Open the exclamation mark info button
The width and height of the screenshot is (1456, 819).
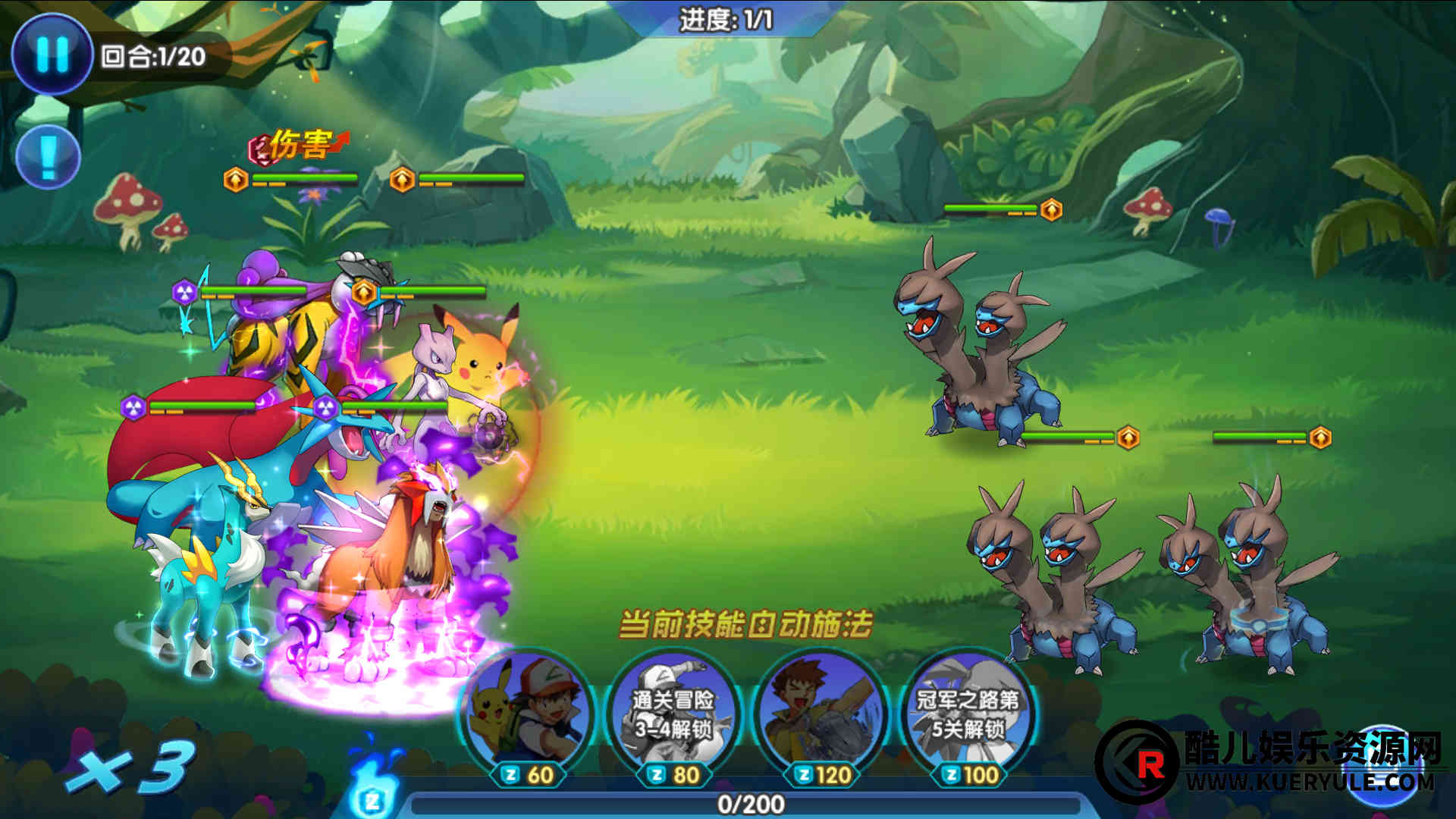pyautogui.click(x=48, y=157)
